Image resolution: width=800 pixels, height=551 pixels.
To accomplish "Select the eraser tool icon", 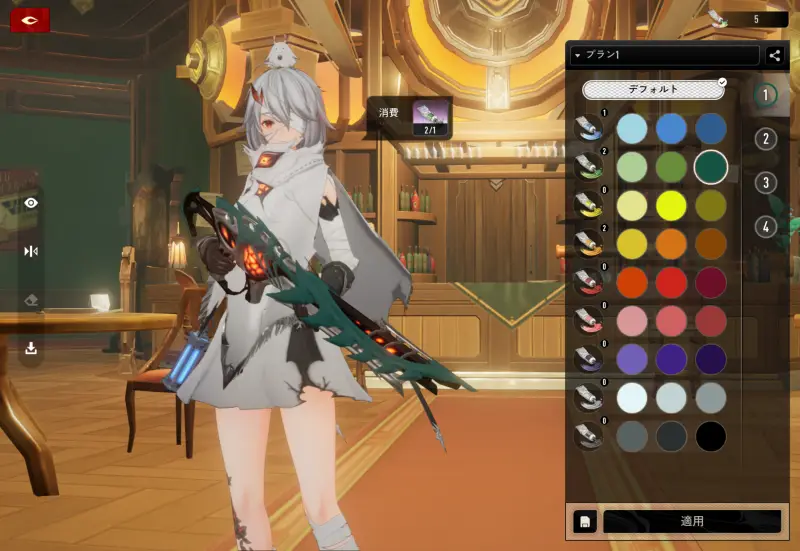I will 31,300.
